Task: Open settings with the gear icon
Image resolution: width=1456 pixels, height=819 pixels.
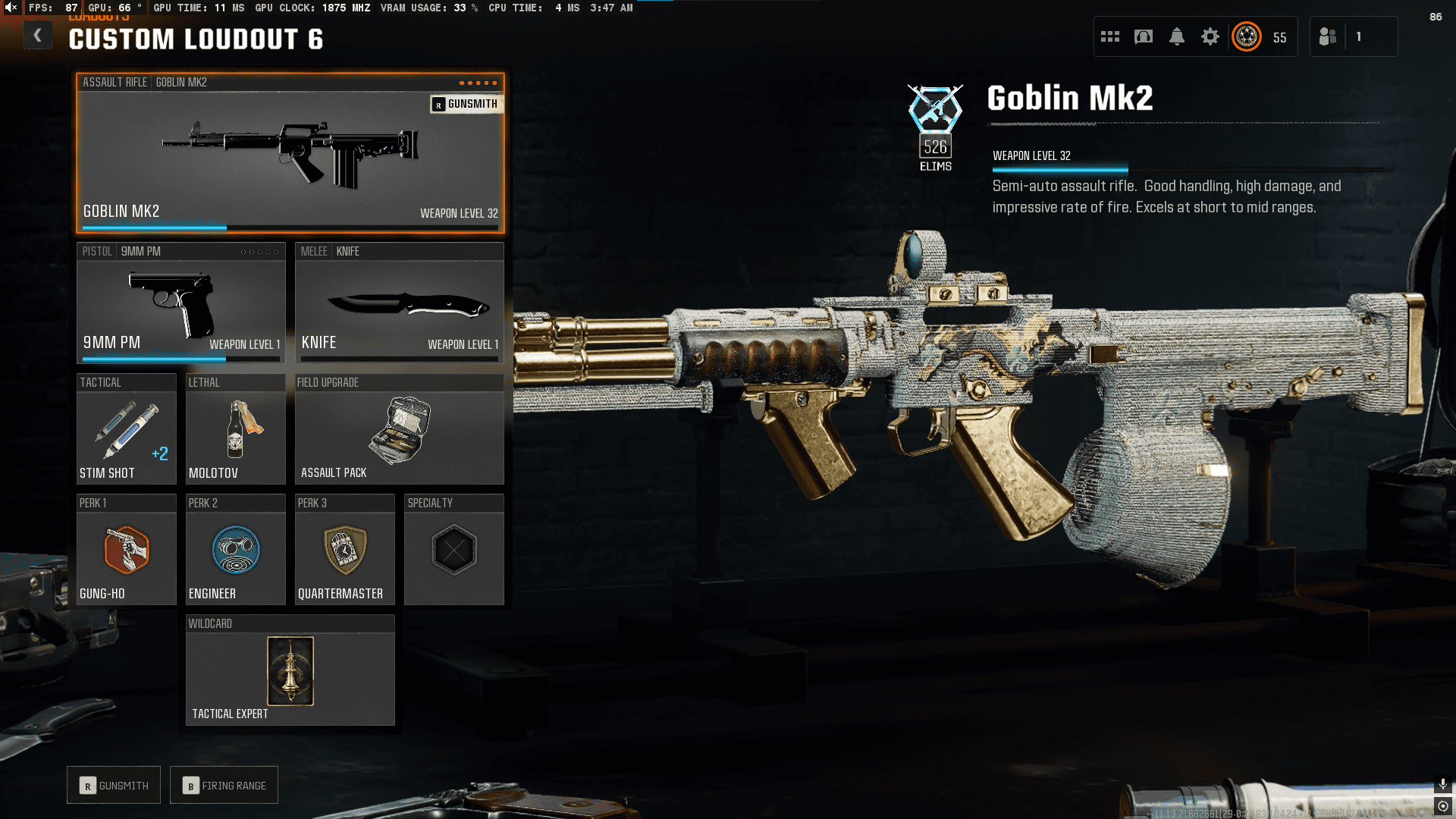Action: 1210,36
